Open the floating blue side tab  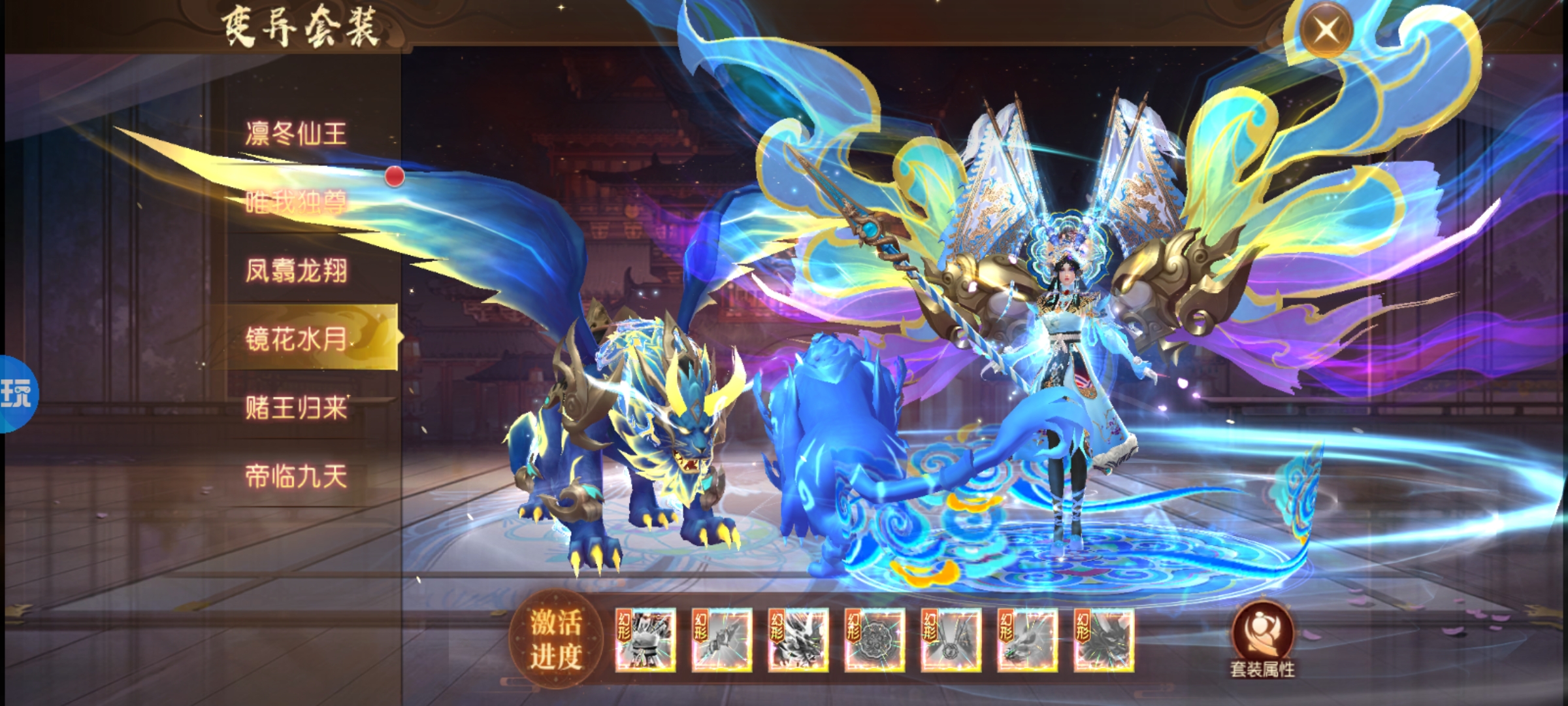[18, 394]
